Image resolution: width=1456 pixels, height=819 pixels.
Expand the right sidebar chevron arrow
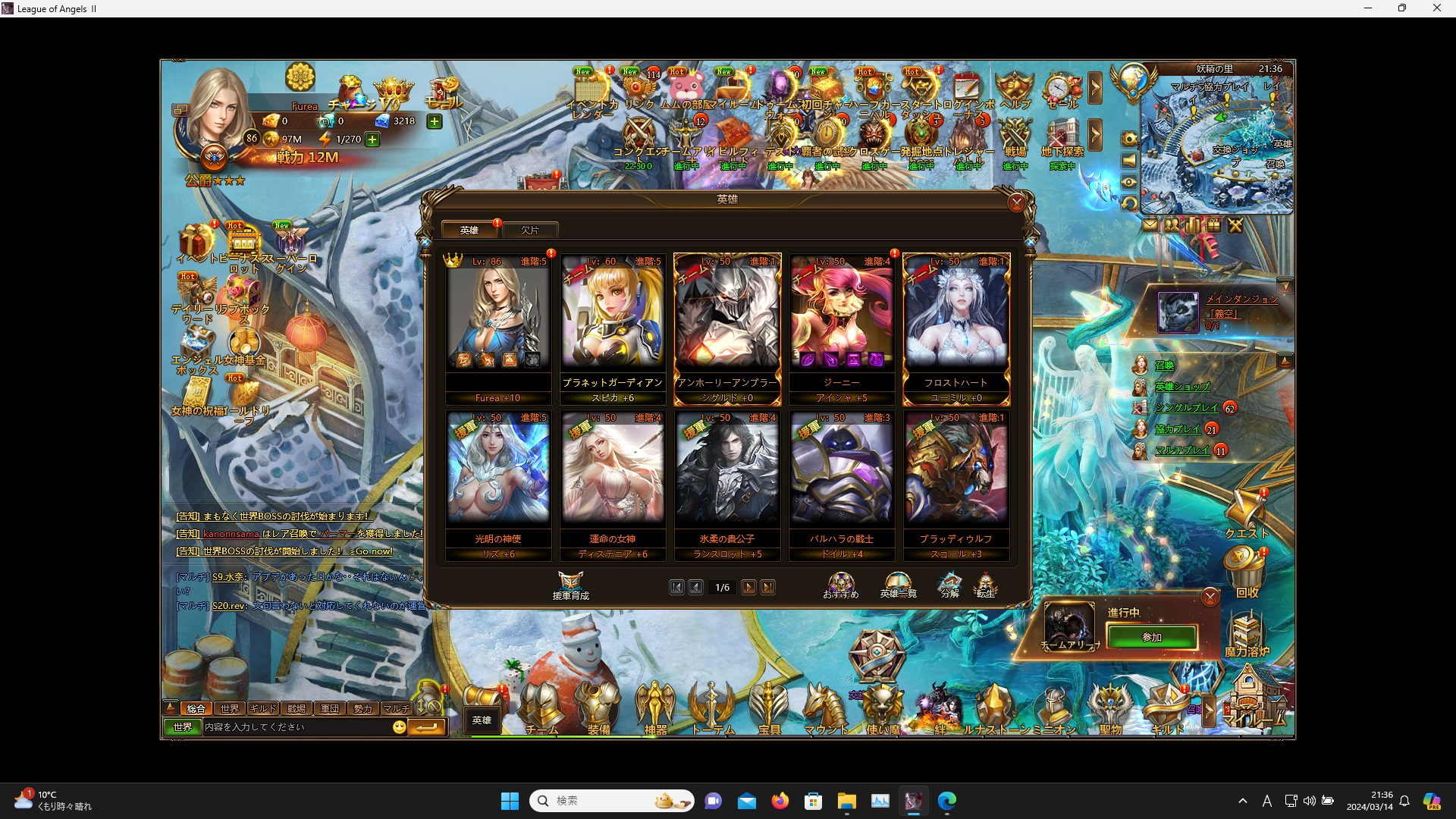coord(1097,87)
